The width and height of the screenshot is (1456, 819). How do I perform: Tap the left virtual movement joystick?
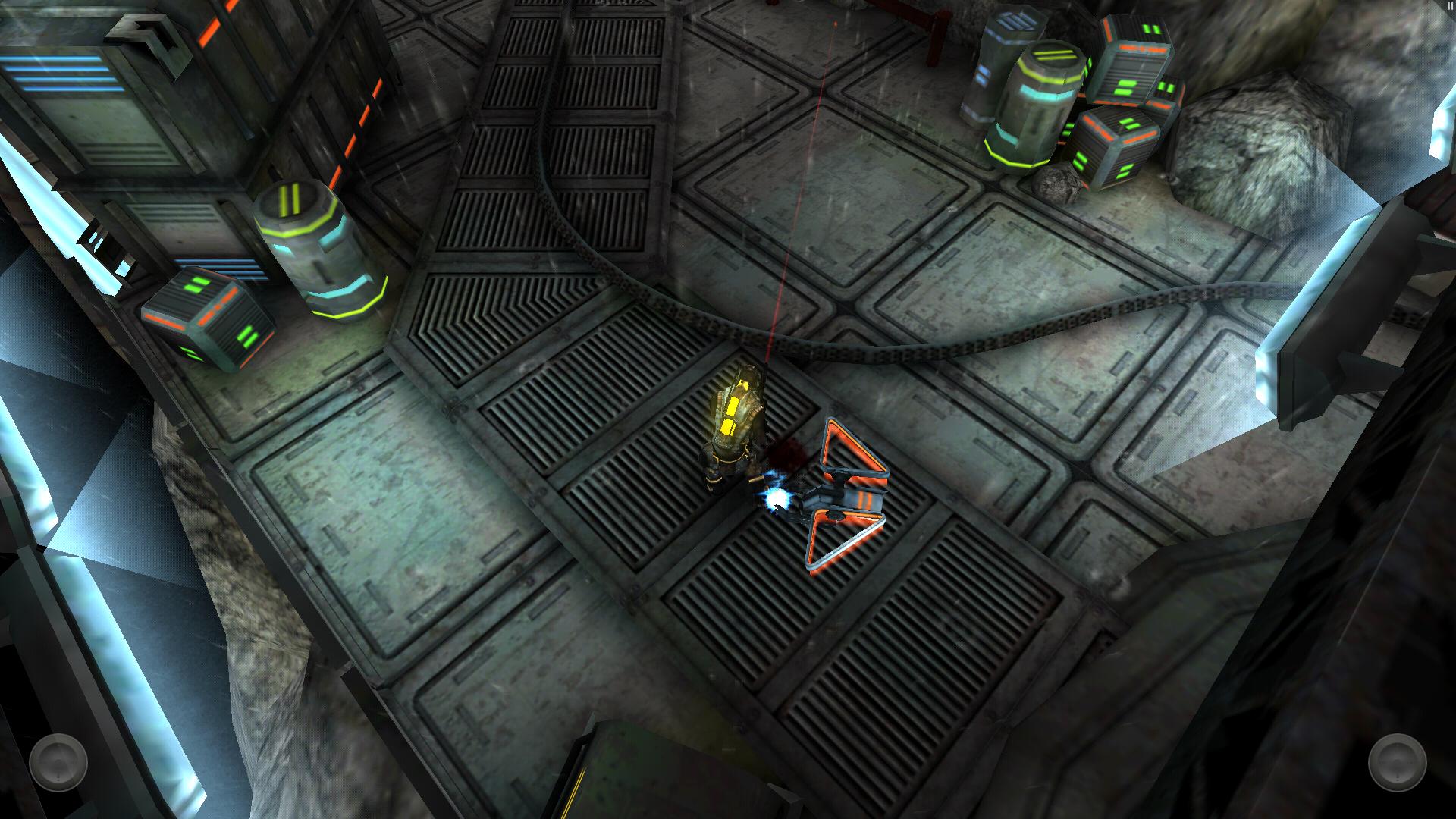point(58,762)
